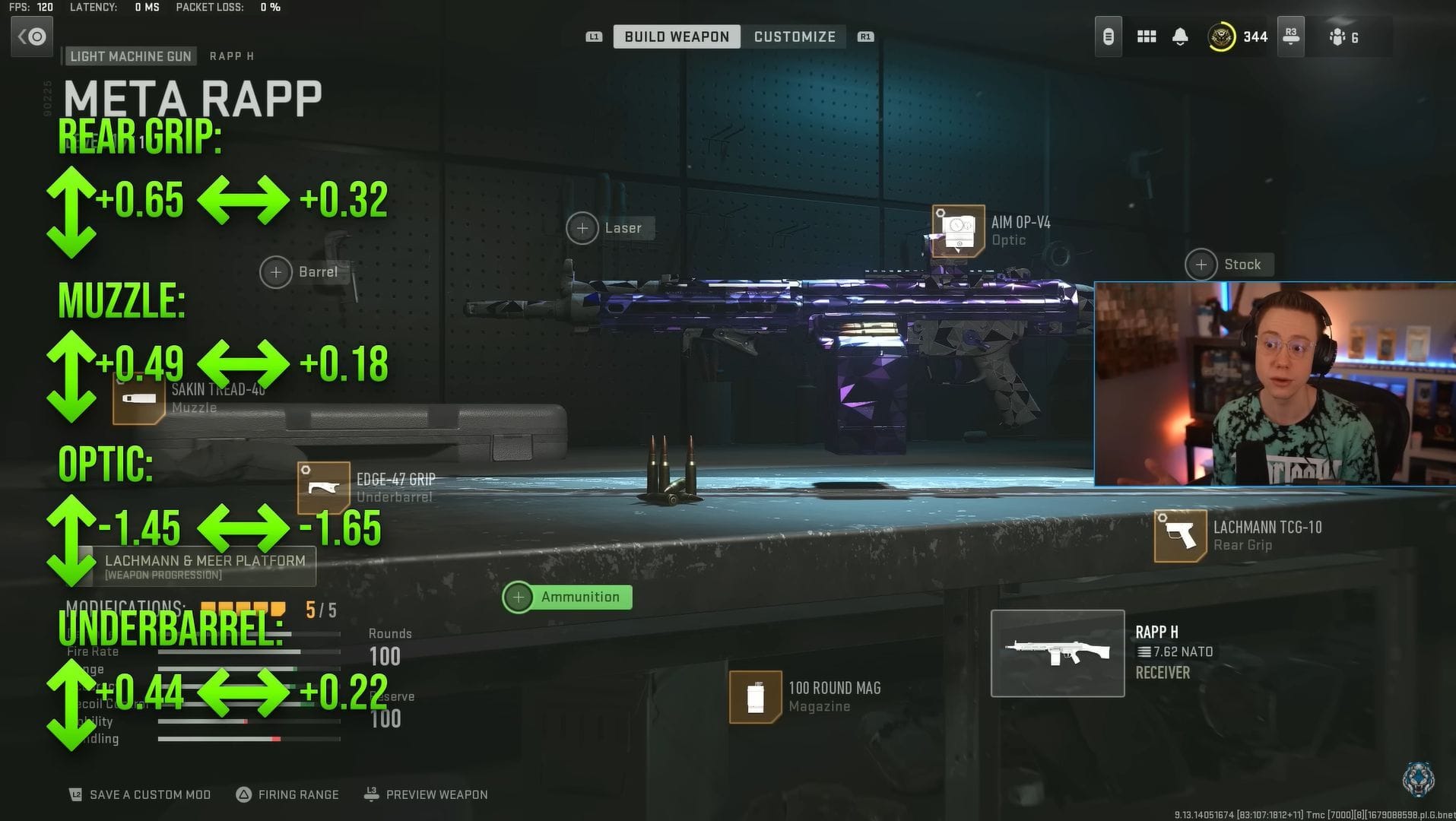Expand the Barrel attachment slot

275,271
